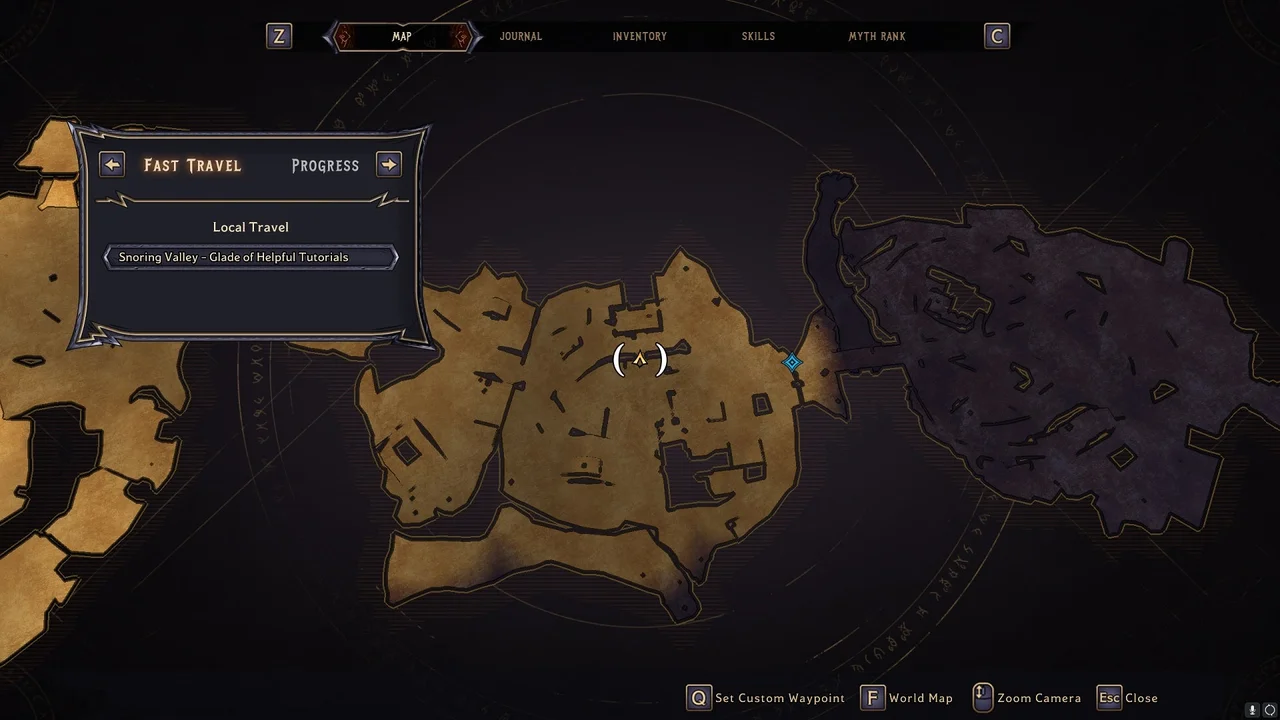Click the player position marker on map
The image size is (1280, 720).
coord(640,359)
